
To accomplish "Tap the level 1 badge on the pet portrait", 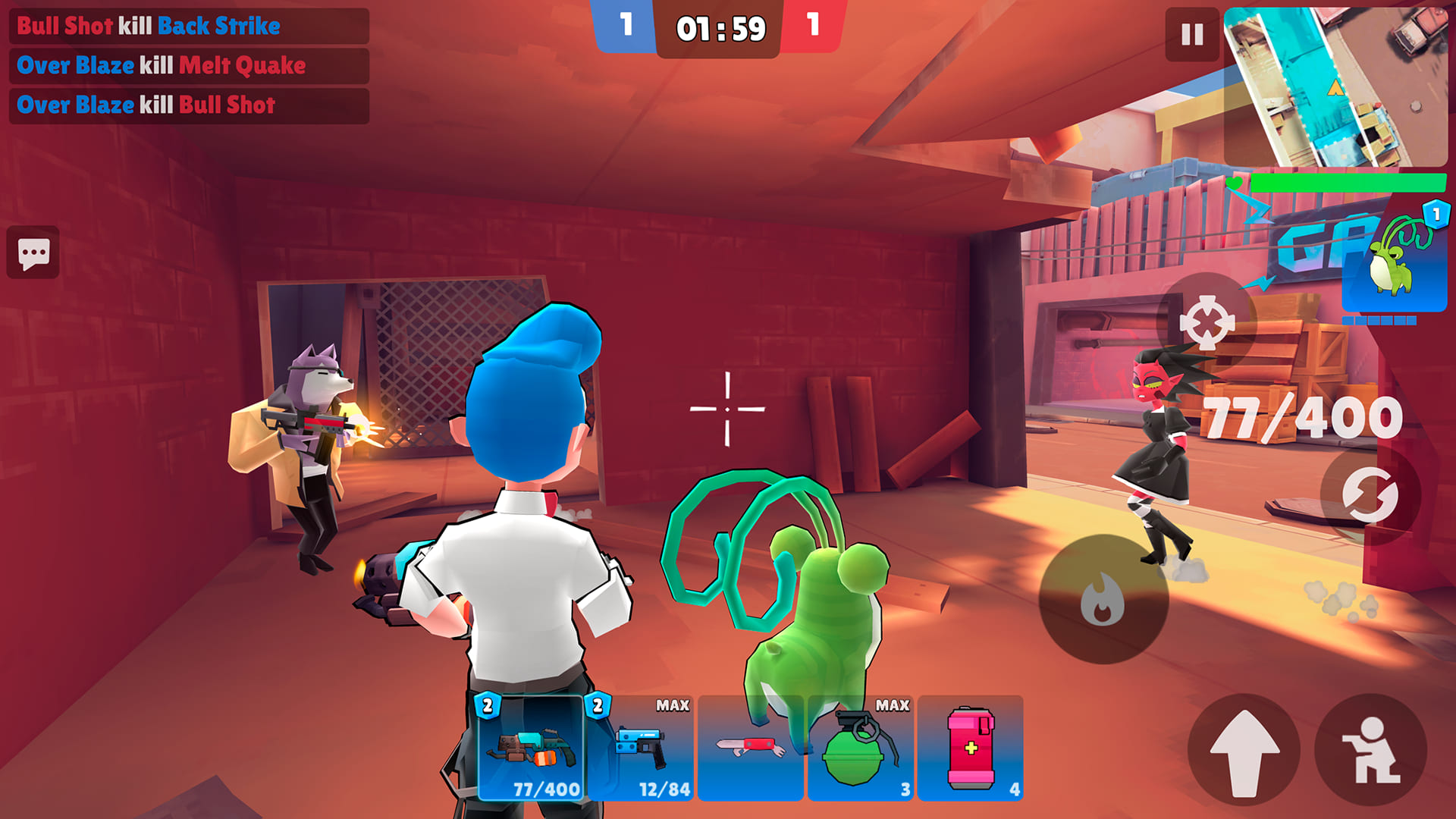I will 1435,215.
